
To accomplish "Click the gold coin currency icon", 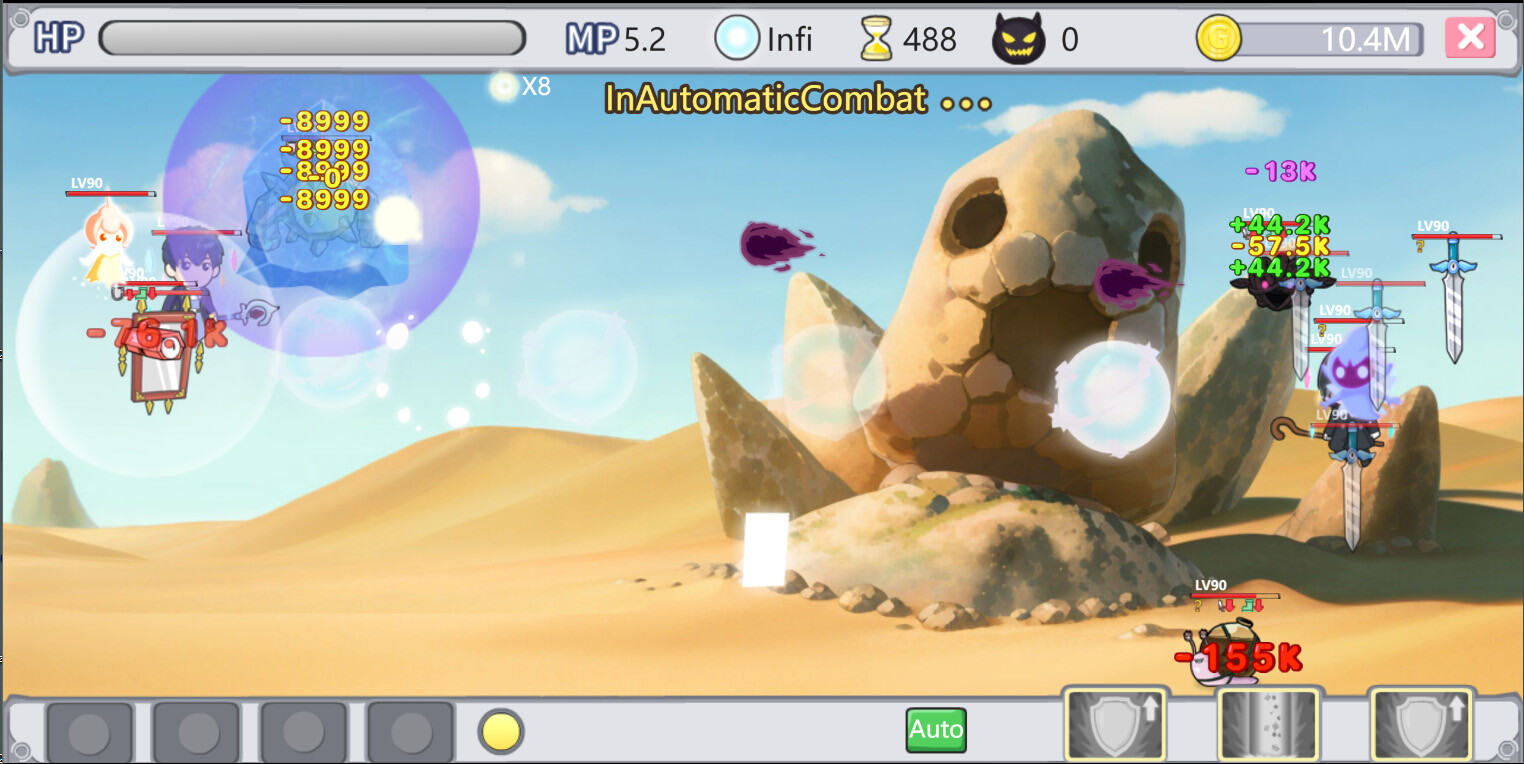I will click(1219, 38).
